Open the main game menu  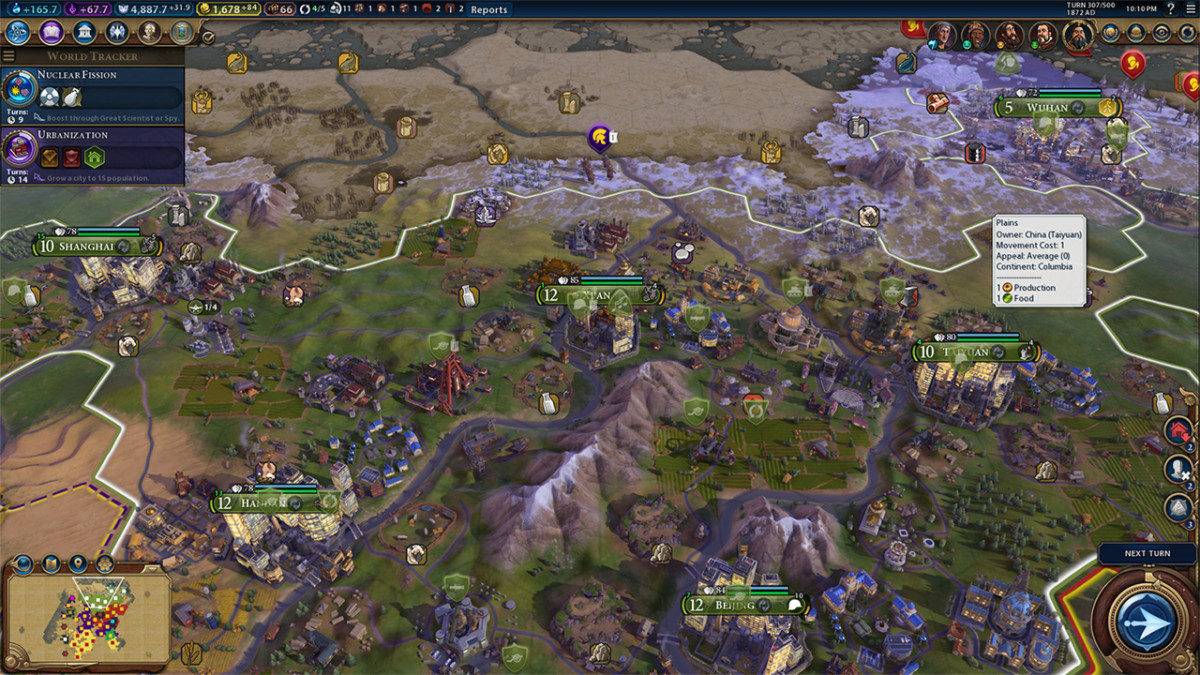[1190, 9]
